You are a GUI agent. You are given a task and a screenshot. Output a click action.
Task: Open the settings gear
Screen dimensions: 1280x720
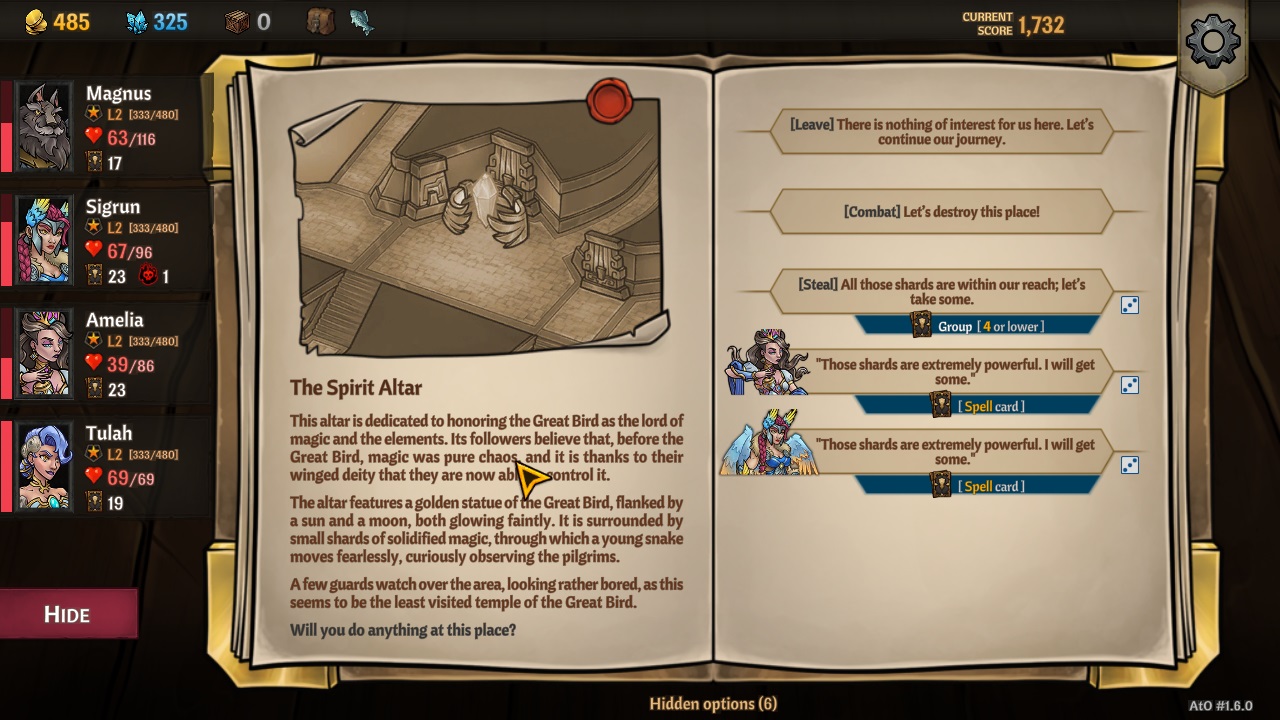click(x=1213, y=42)
